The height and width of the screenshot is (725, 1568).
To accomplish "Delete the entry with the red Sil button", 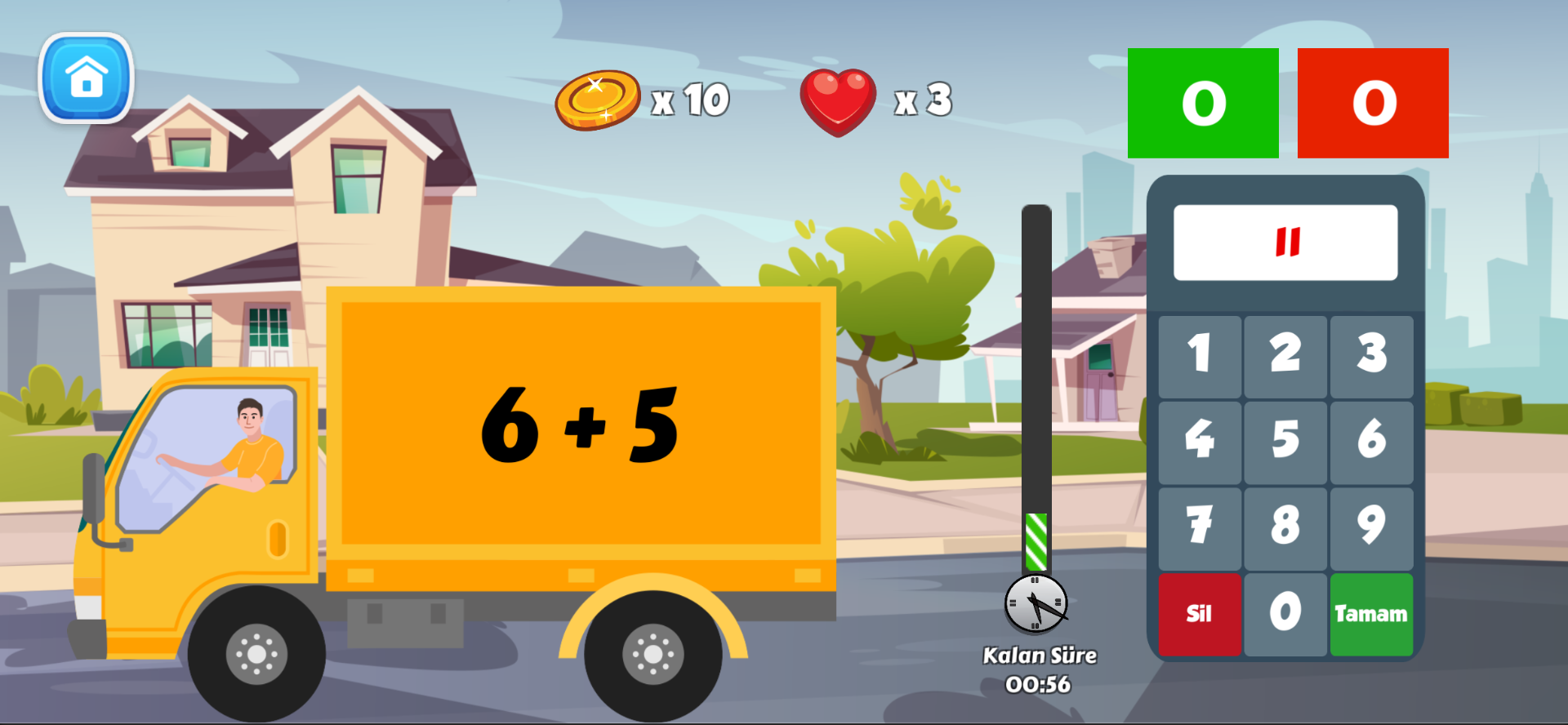I will click(1199, 613).
